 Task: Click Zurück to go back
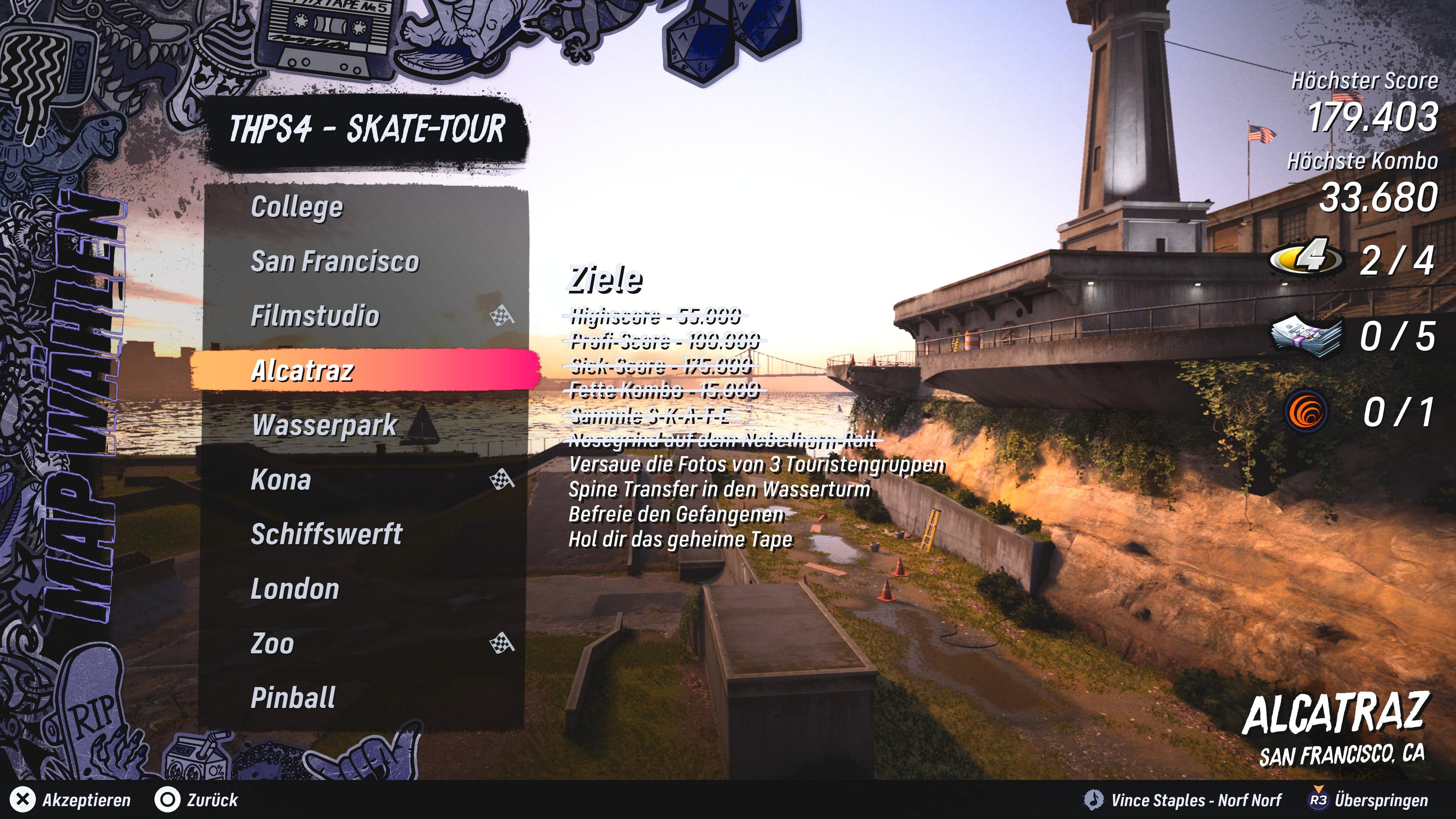click(x=212, y=800)
